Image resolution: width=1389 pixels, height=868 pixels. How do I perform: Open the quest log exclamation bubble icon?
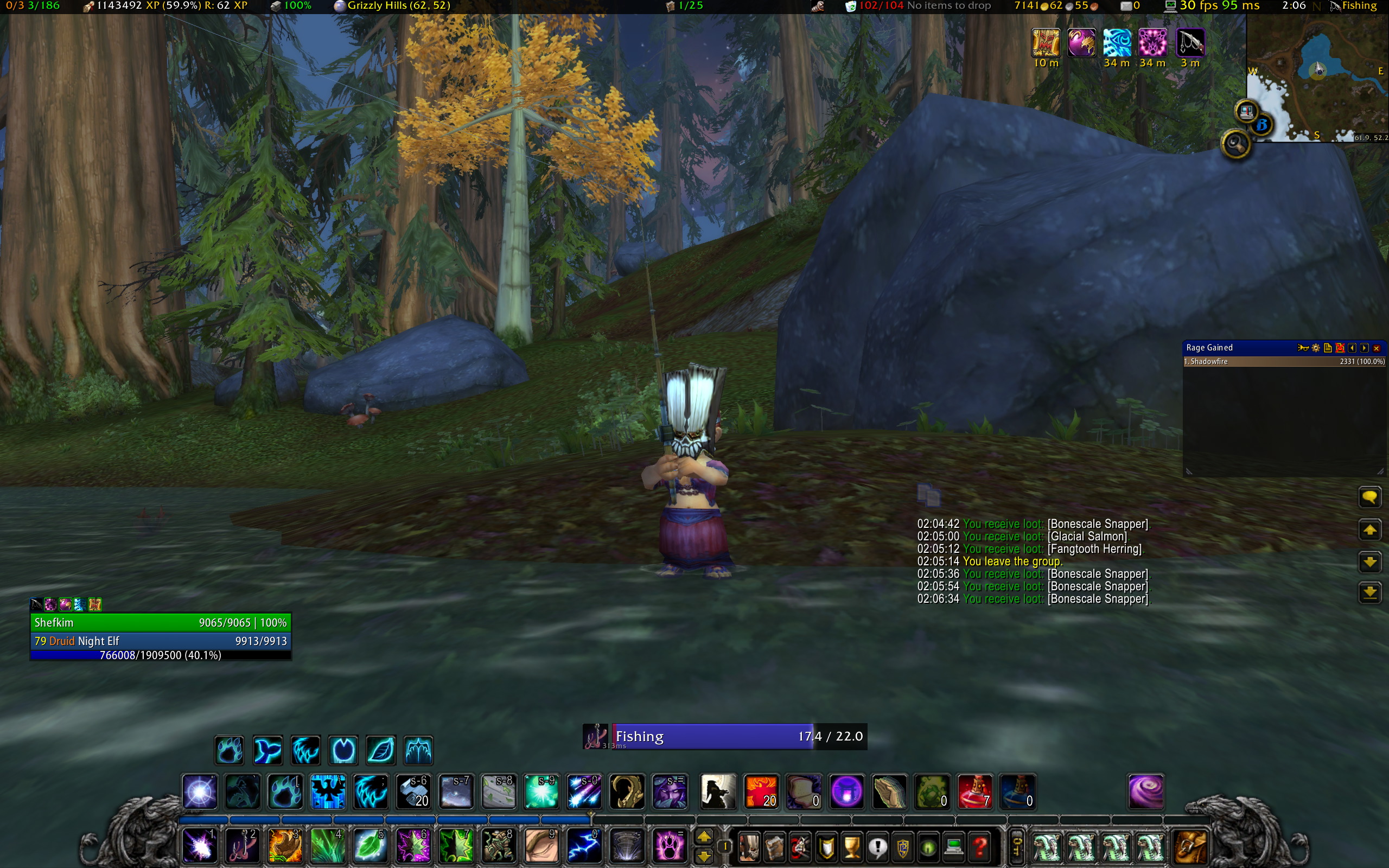(x=877, y=846)
